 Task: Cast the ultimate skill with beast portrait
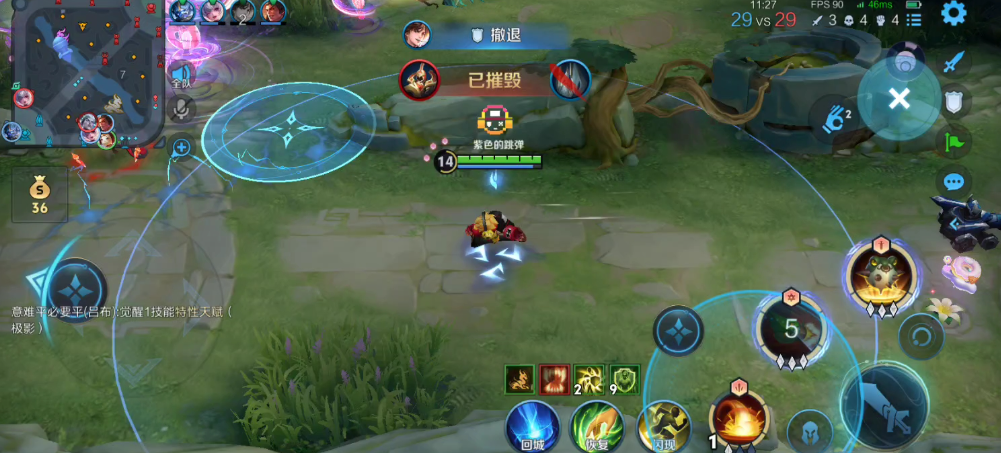coord(880,274)
